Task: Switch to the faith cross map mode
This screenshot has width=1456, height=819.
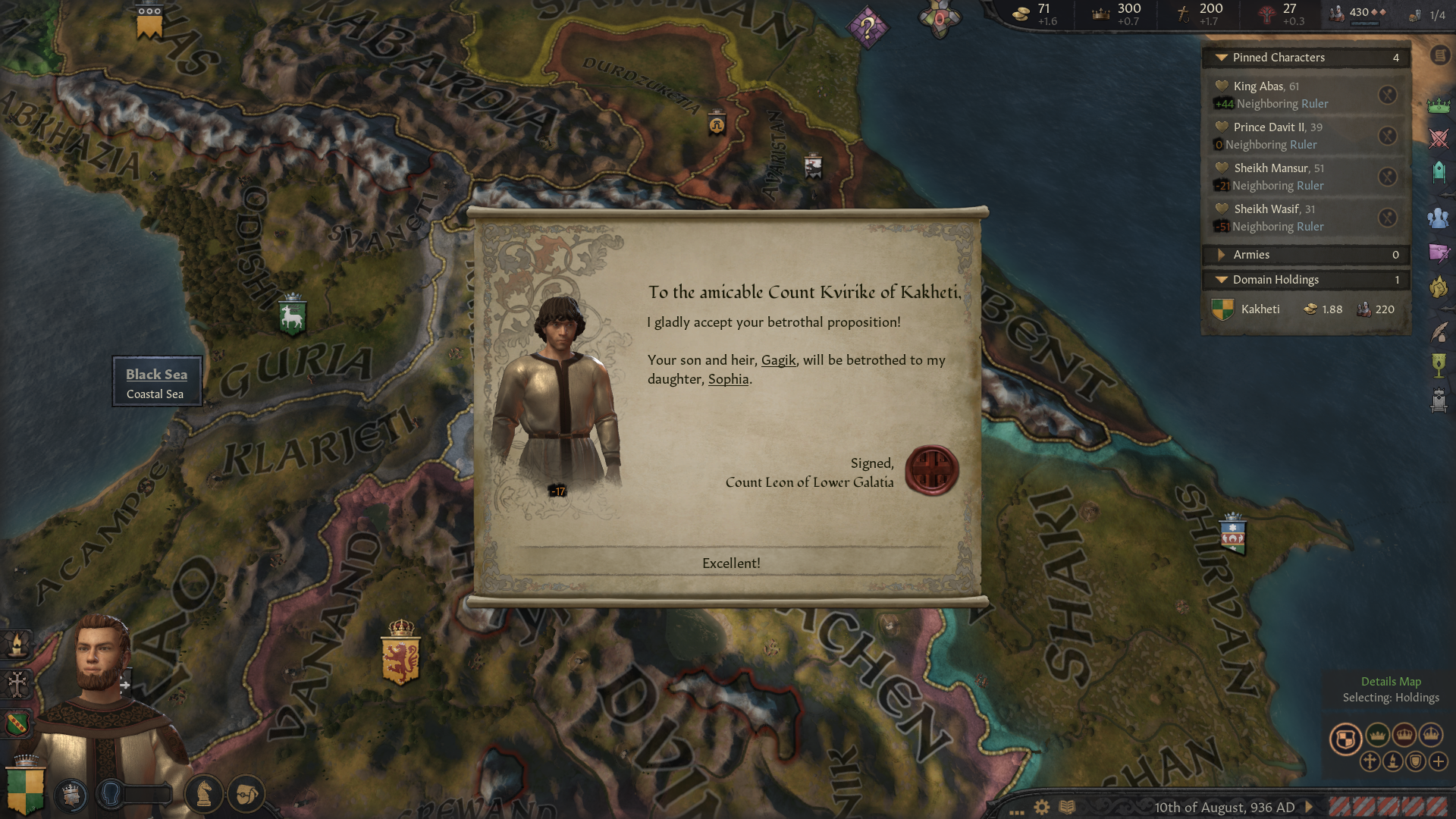Action: tap(1370, 761)
